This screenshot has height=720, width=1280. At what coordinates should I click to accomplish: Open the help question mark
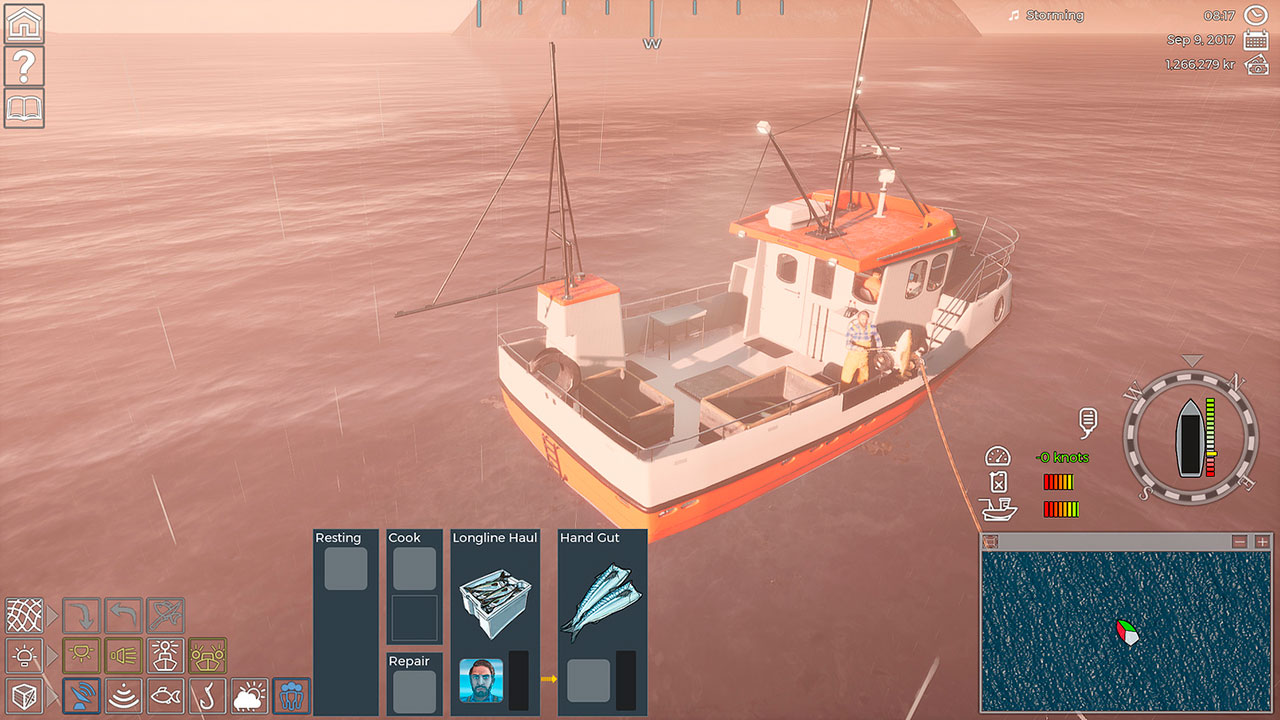(24, 66)
